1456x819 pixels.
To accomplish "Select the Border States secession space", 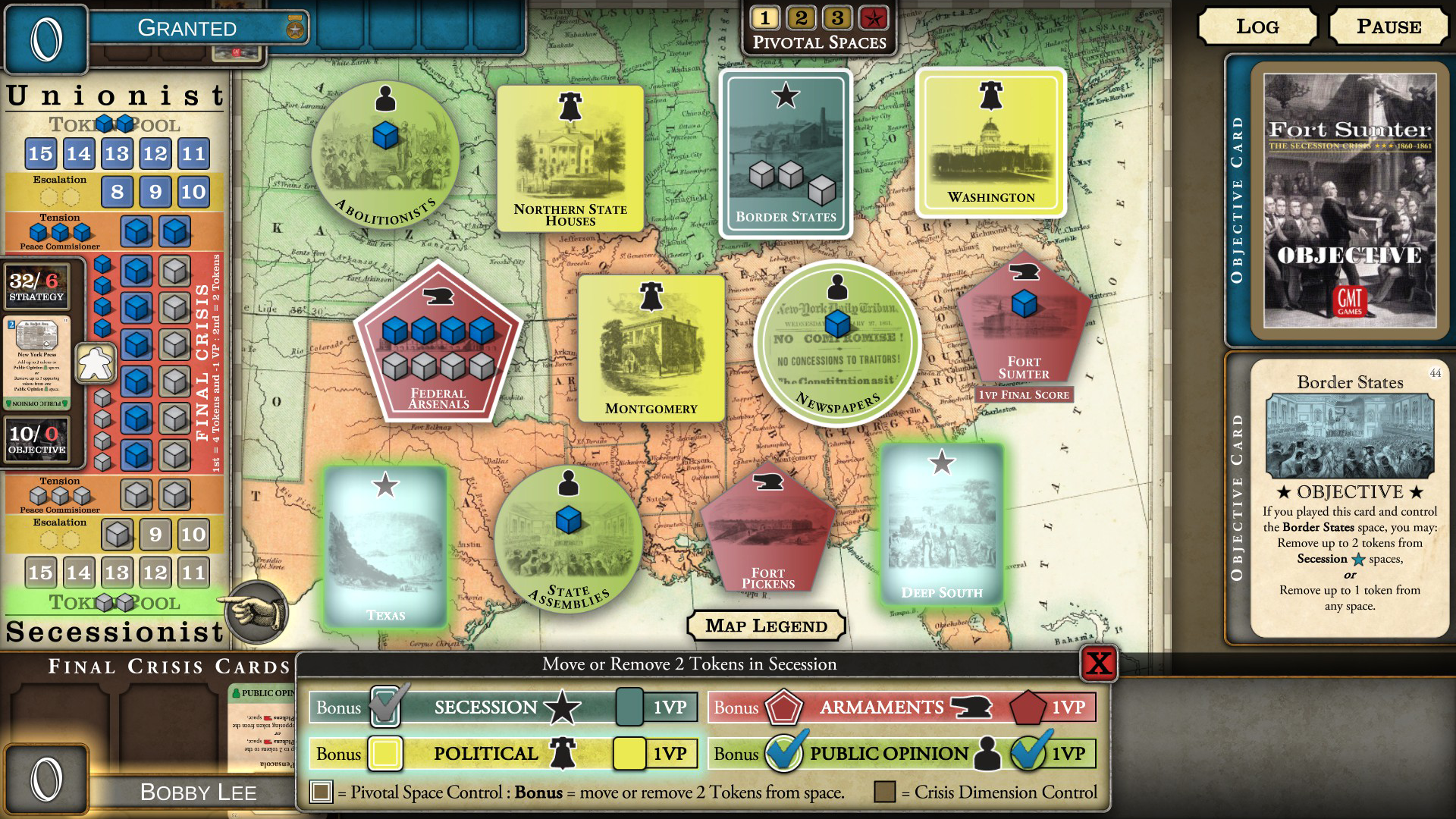I will 785,148.
